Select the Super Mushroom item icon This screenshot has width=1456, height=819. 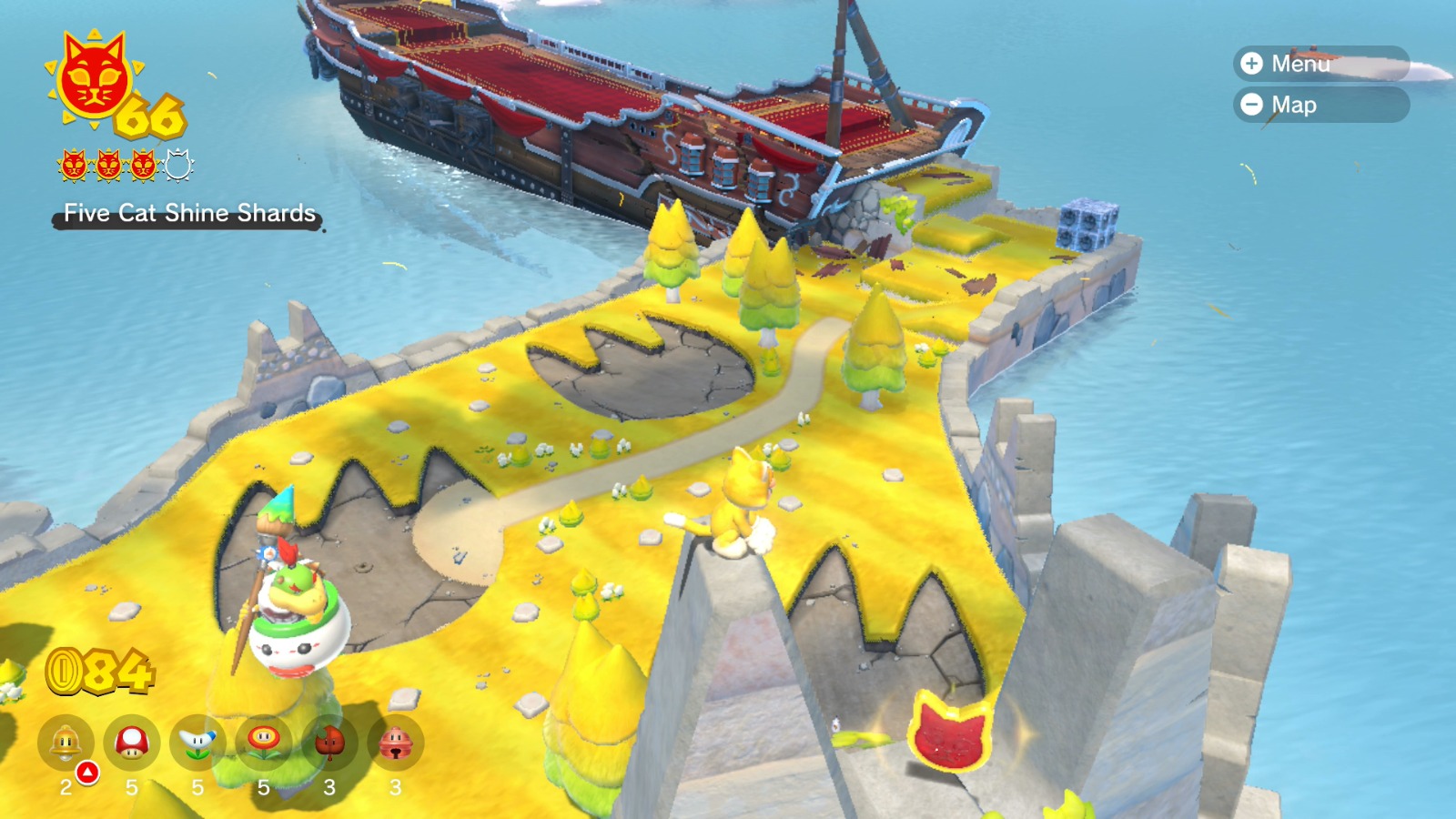click(130, 740)
